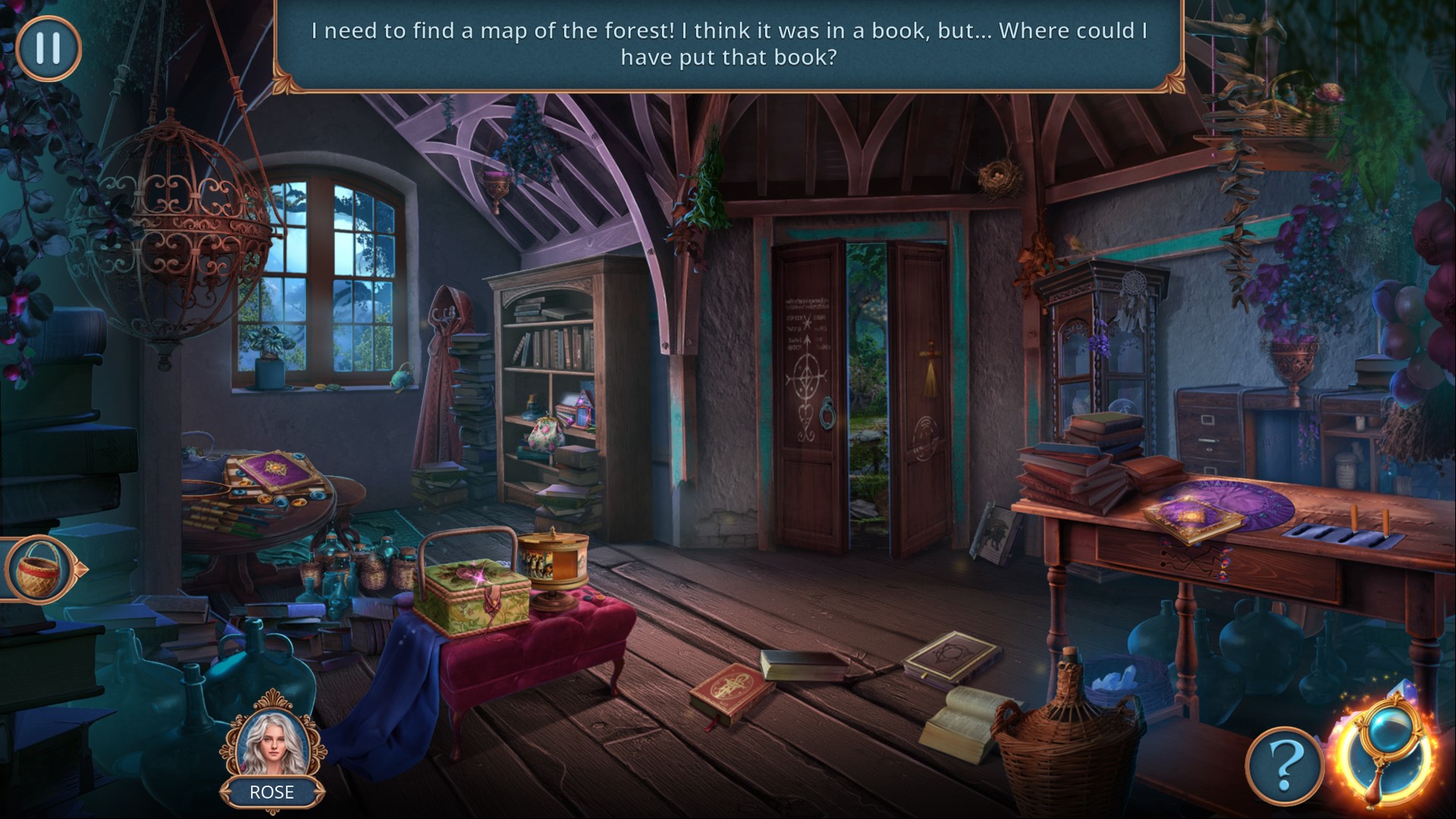
Task: Pause the game with the pause button
Action: coord(48,48)
